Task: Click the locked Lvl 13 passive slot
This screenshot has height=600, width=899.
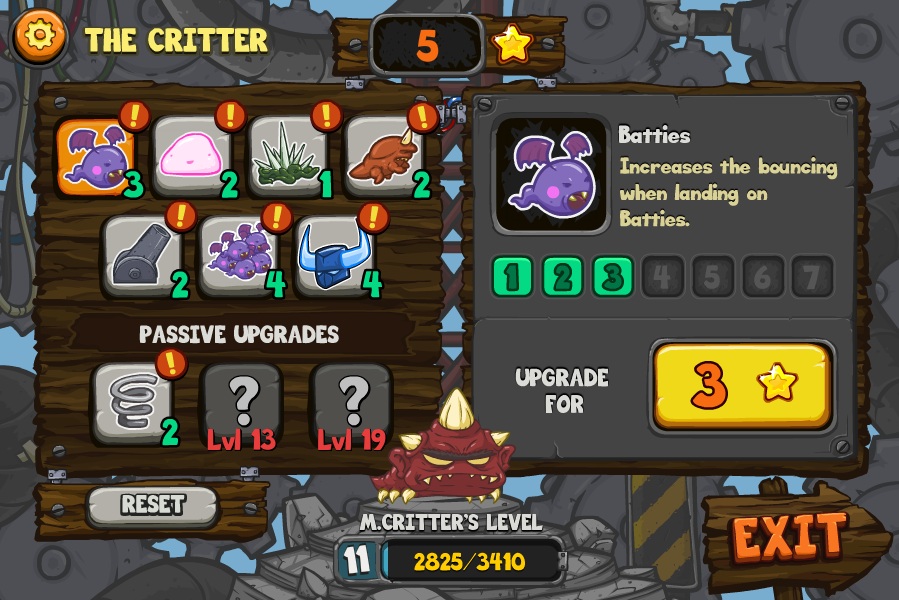Action: point(241,402)
